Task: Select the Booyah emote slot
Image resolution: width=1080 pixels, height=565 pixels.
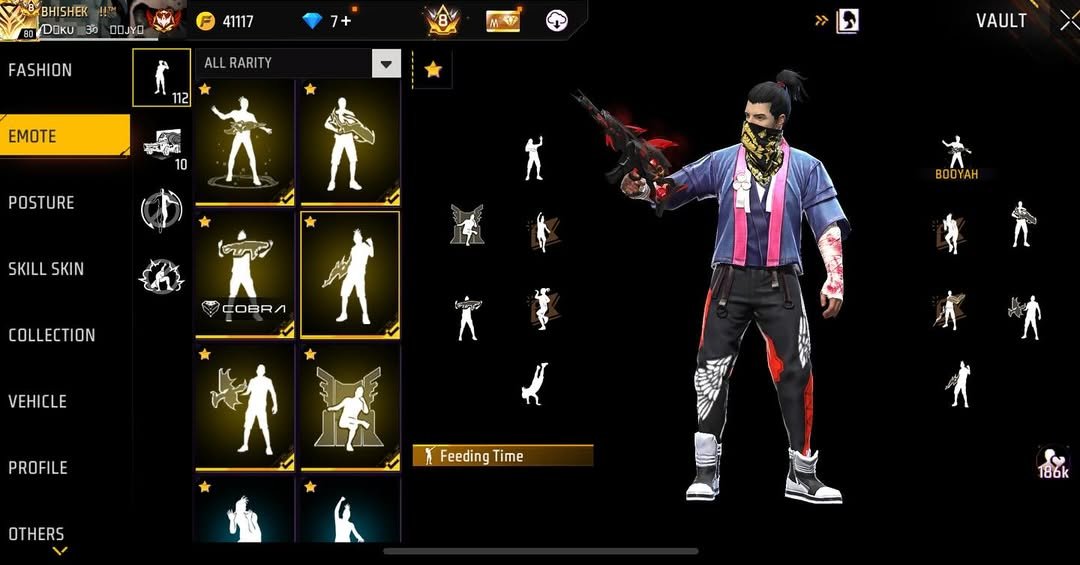Action: (957, 157)
